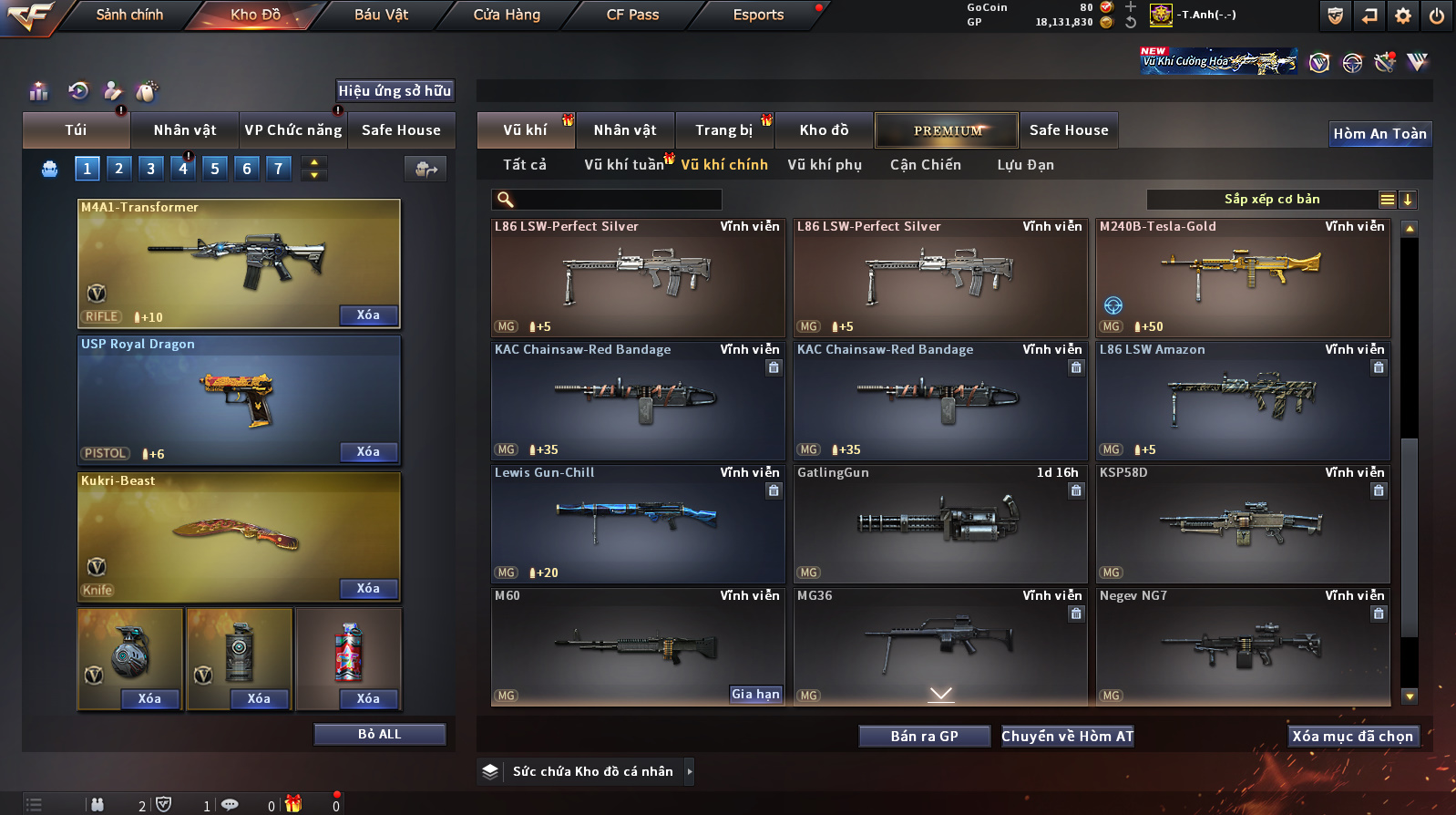This screenshot has width=1456, height=815.
Task: Open the Sảnh chính lobby menu
Action: pos(129,15)
